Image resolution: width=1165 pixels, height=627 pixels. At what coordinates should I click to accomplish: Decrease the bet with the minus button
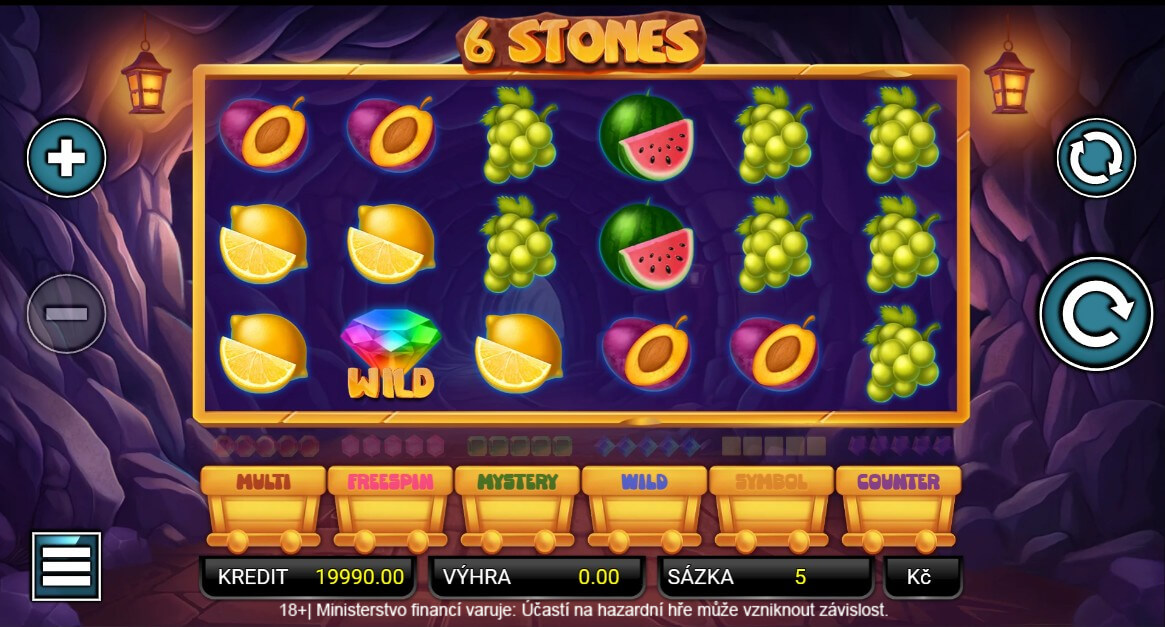click(x=66, y=313)
